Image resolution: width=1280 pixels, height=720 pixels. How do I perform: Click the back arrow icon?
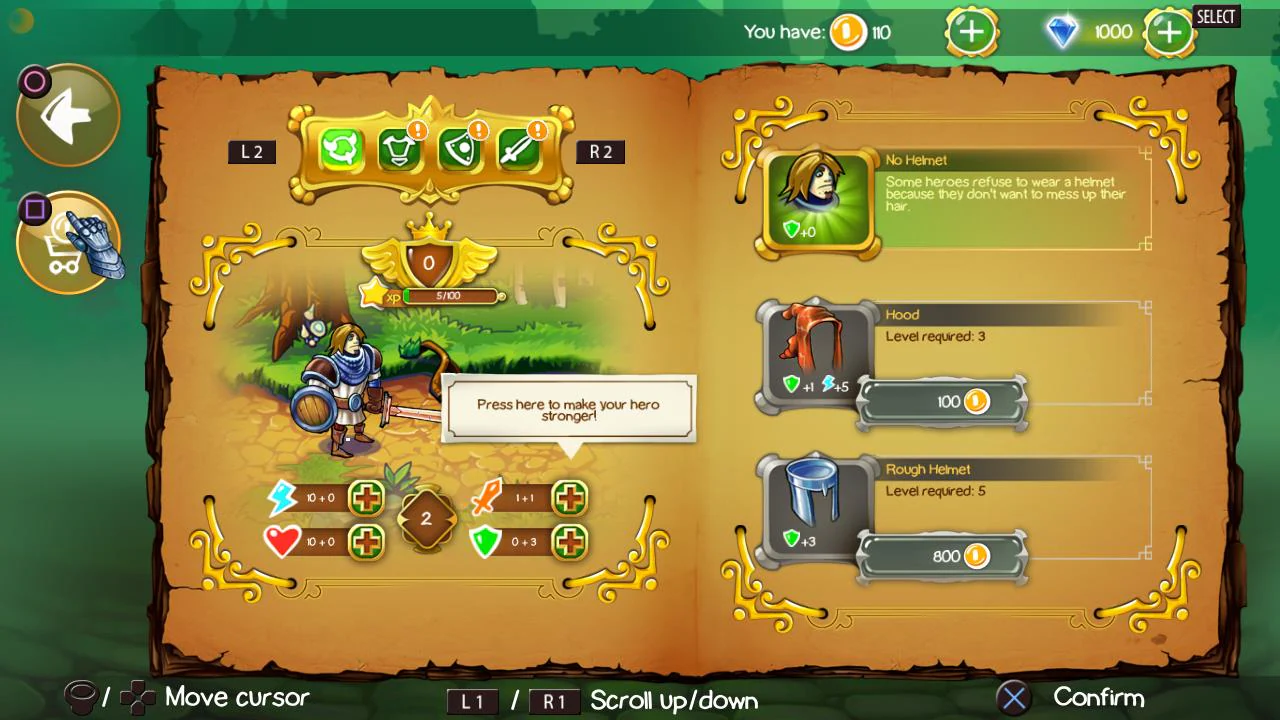(67, 113)
